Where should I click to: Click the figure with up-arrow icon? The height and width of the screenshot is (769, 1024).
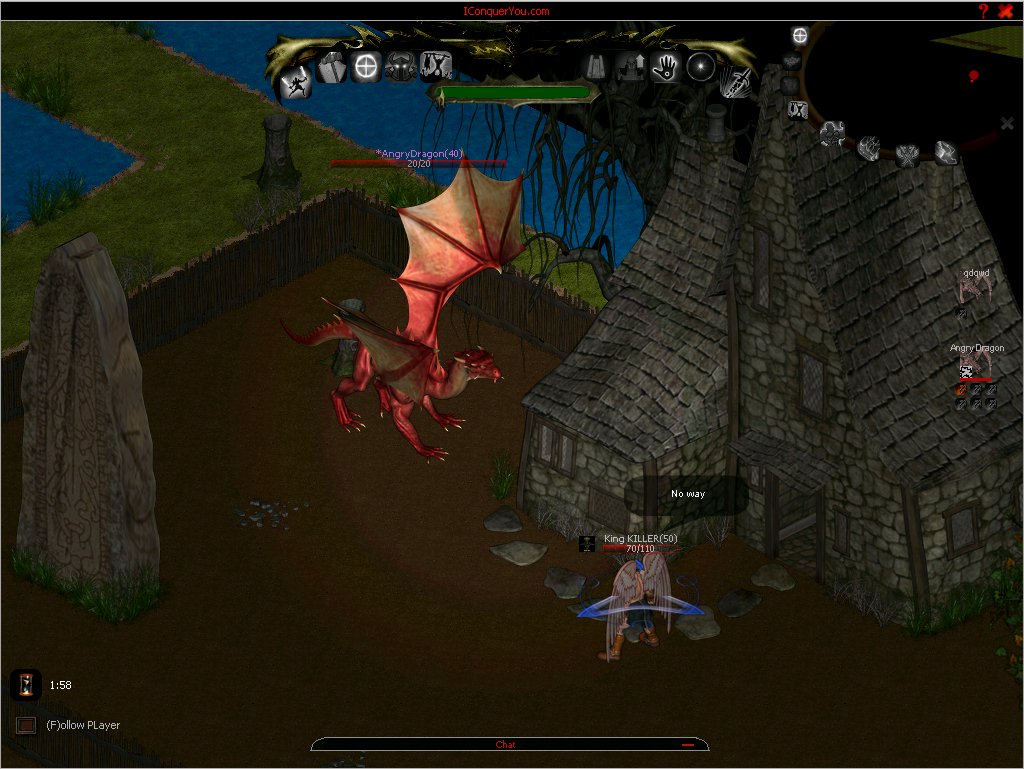632,67
